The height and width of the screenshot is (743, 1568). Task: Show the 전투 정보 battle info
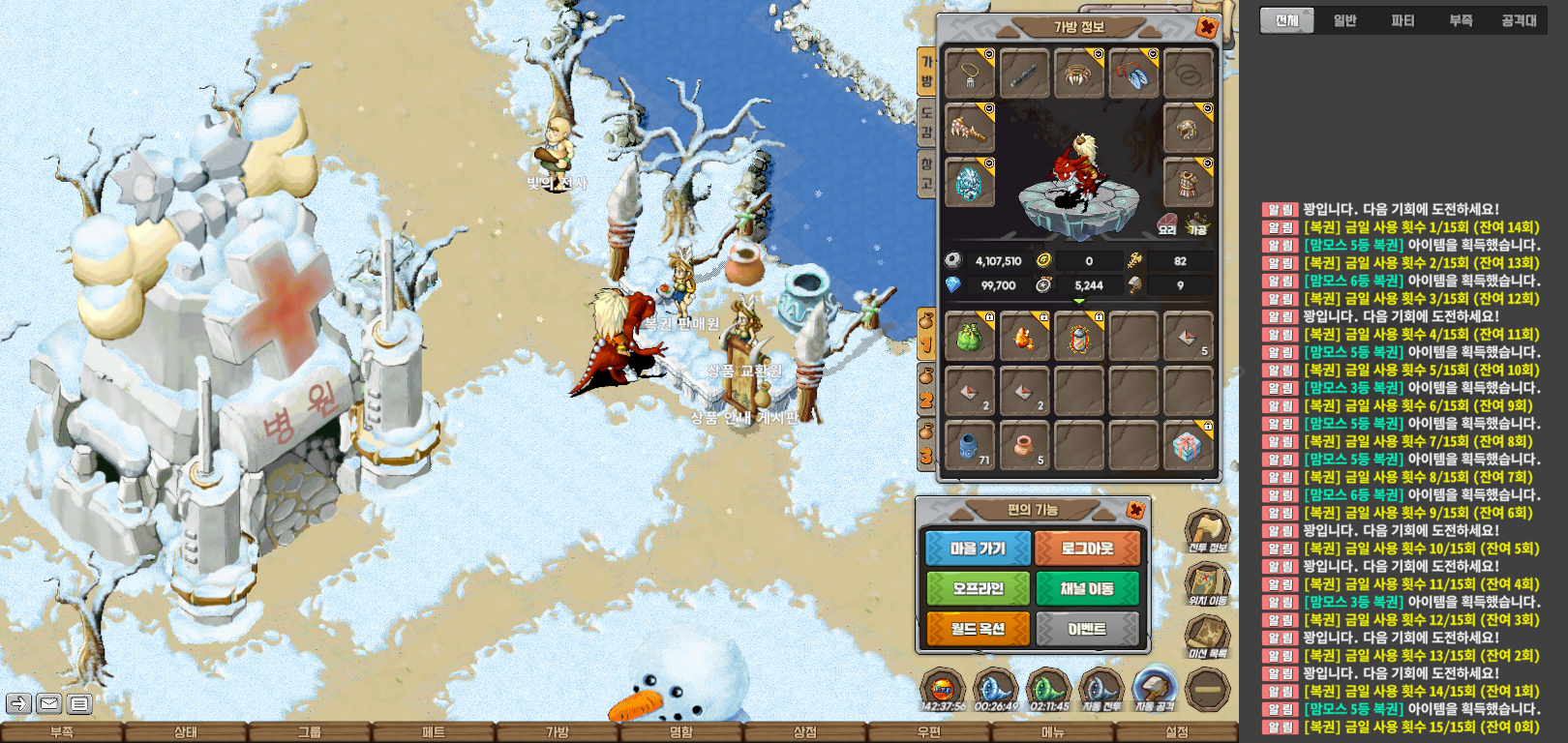(1207, 531)
